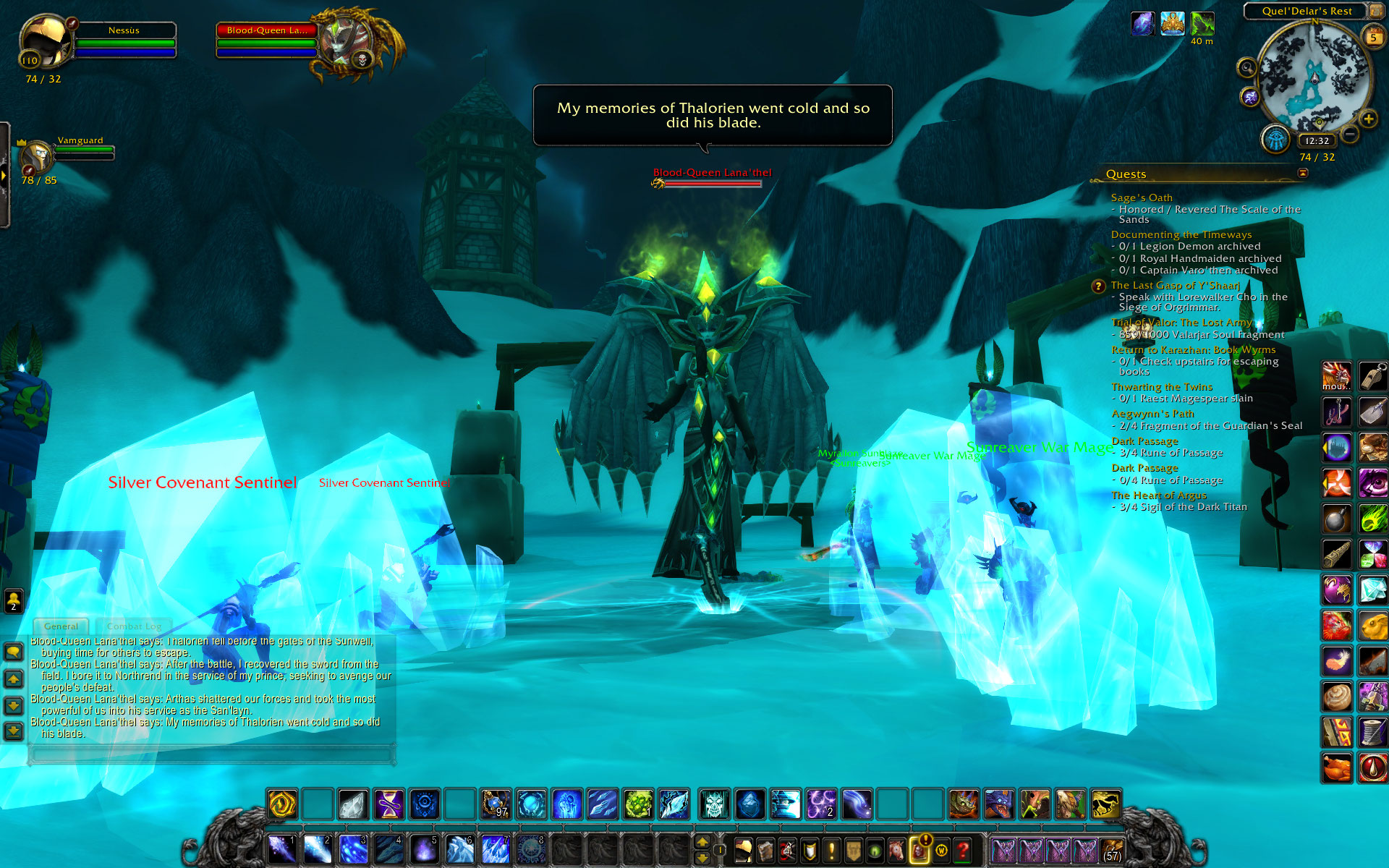The width and height of the screenshot is (1389, 868).
Task: Activate the icy skull ability icon
Action: pyautogui.click(x=715, y=804)
